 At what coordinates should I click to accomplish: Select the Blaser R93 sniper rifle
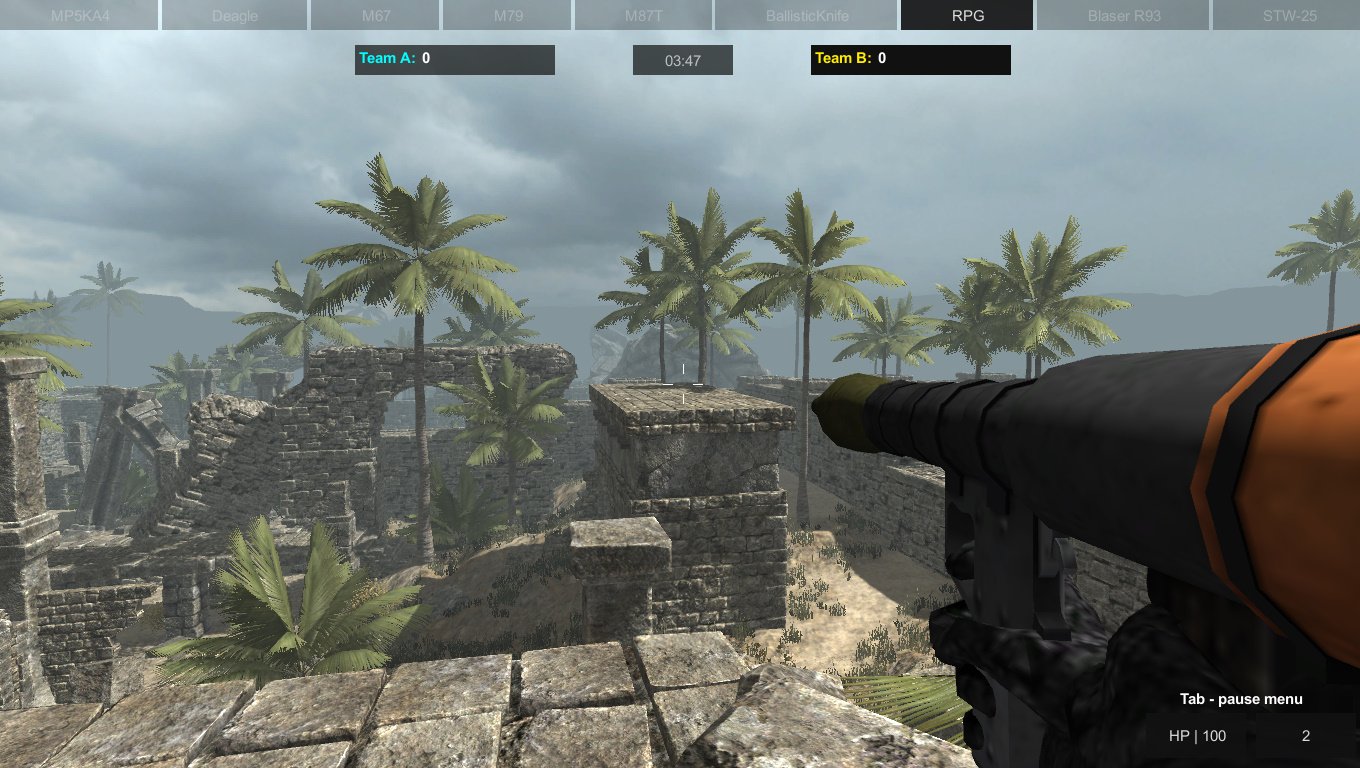coord(1123,15)
